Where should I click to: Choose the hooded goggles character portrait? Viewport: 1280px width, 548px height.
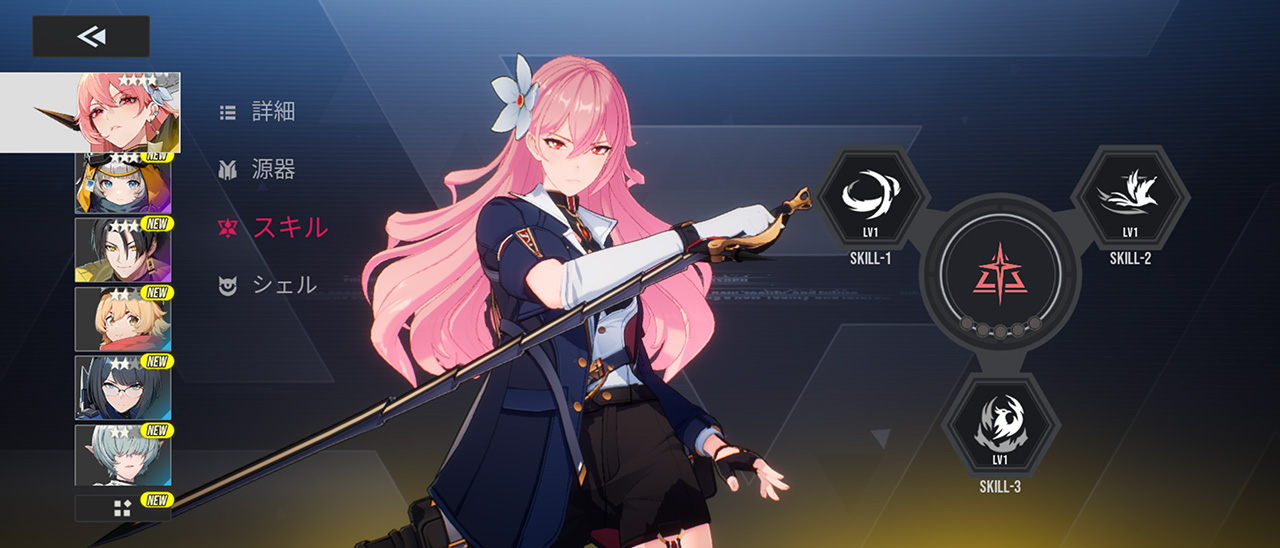click(x=122, y=184)
